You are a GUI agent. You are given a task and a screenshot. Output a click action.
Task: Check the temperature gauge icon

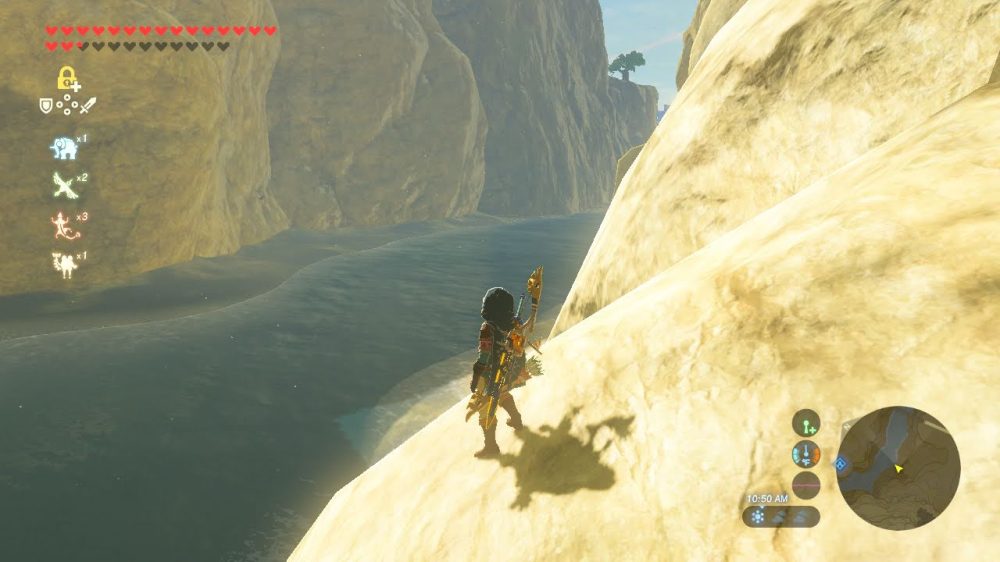(x=806, y=454)
